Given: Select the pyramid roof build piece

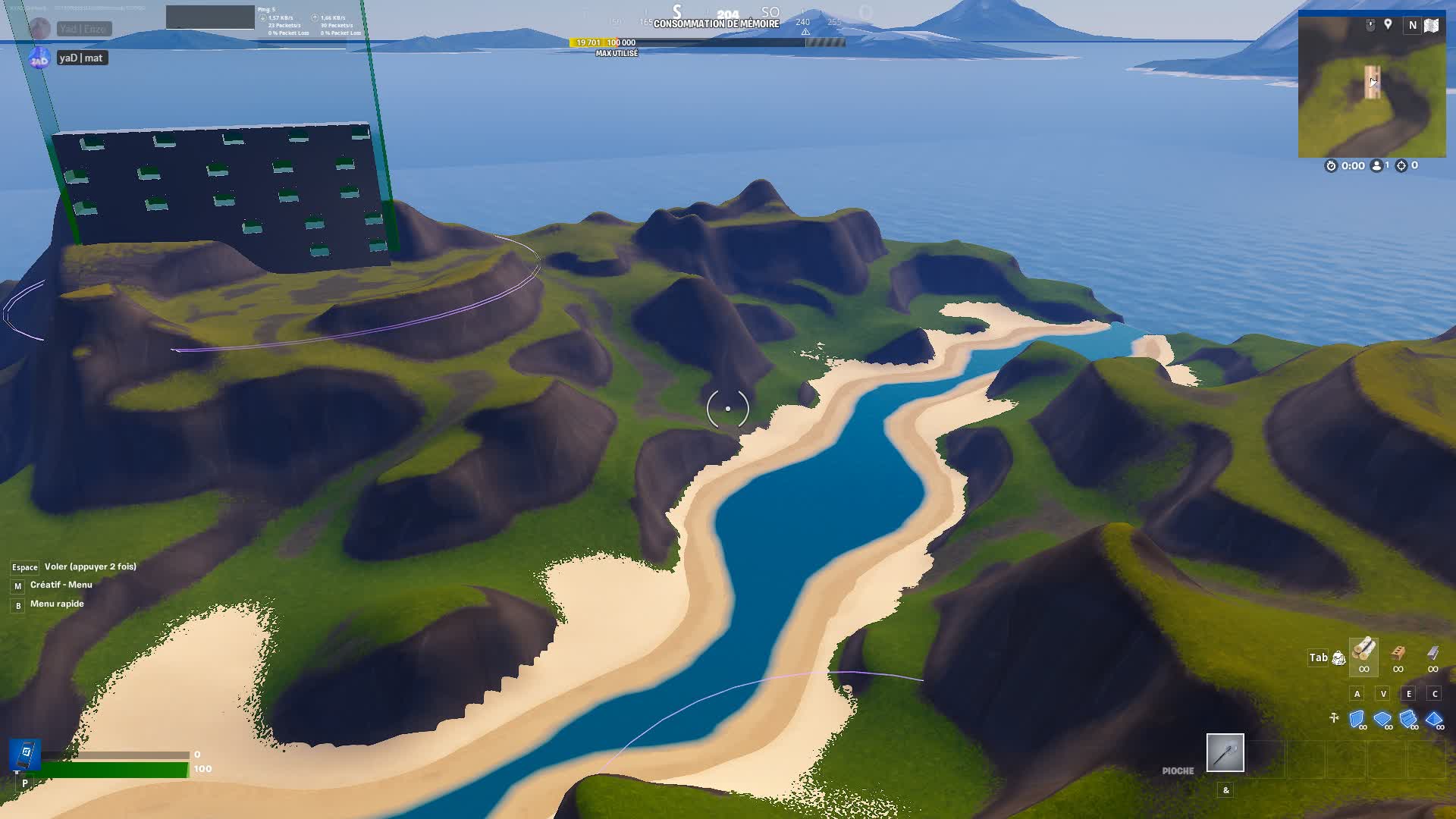Looking at the screenshot, I should tap(1435, 718).
